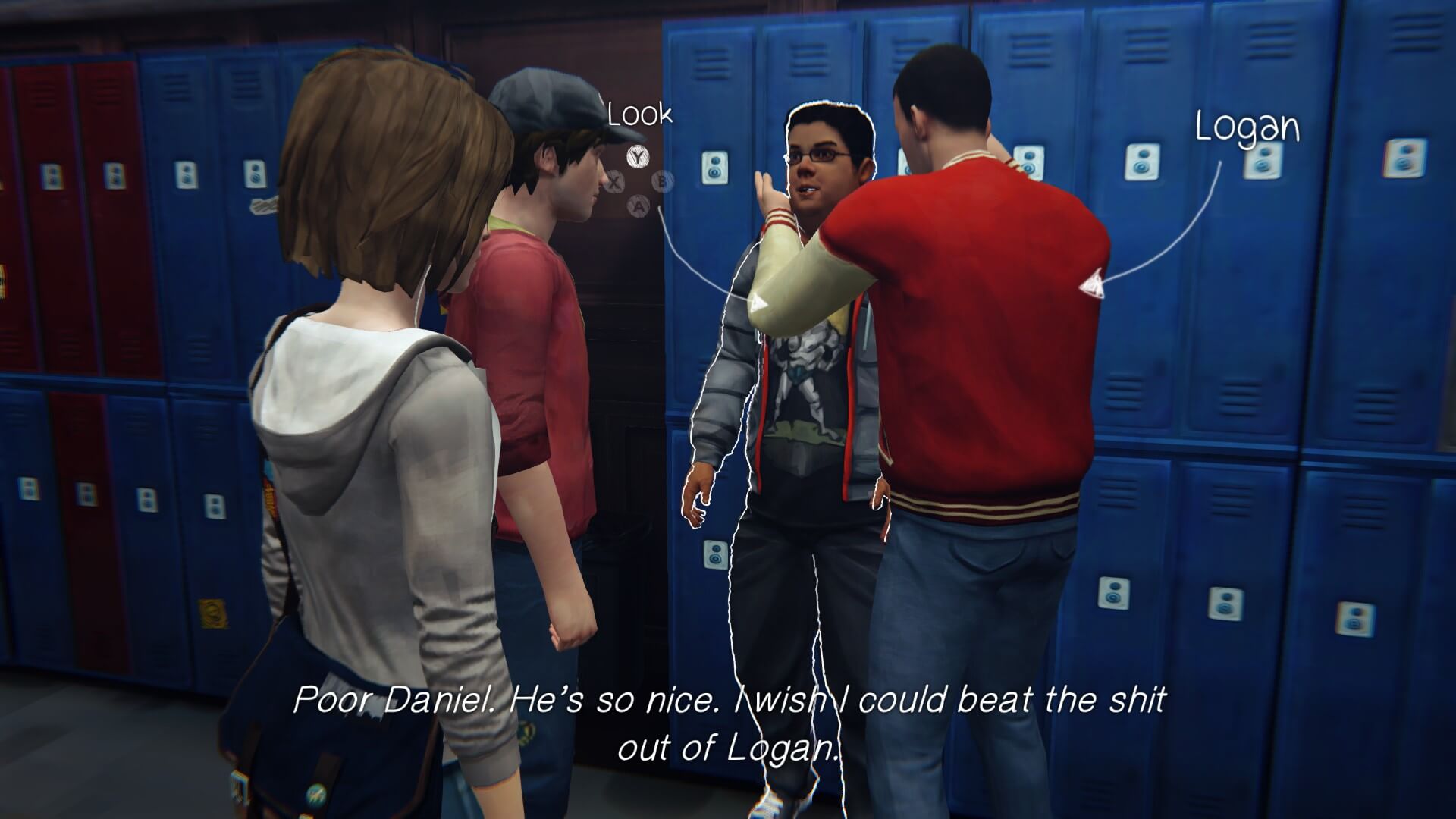Select the X button interaction icon
Screen dimensions: 1456x819
point(615,183)
